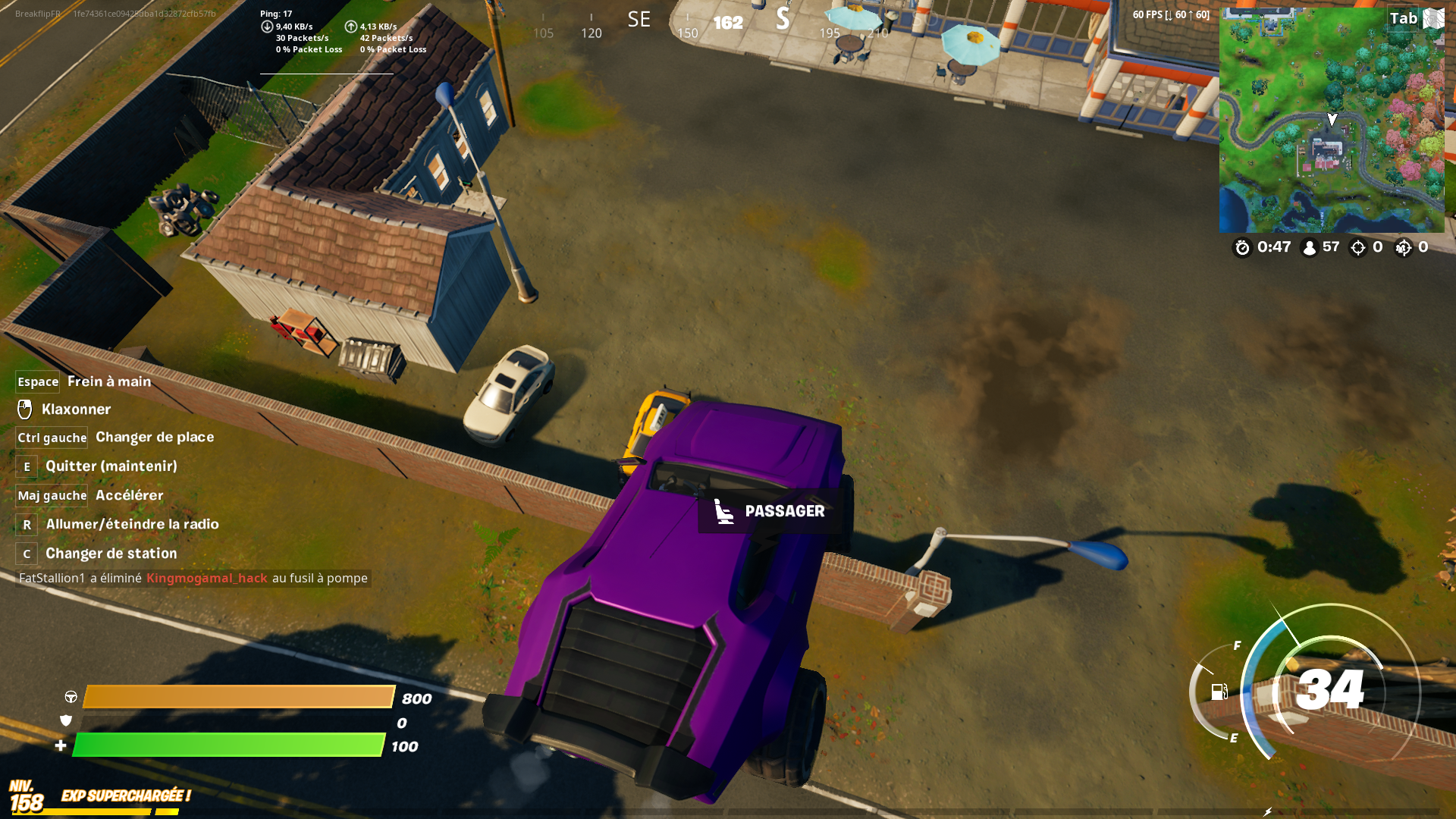Click the squad eliminations icon beside it
Viewport: 1456px width, 819px height.
(x=1404, y=247)
